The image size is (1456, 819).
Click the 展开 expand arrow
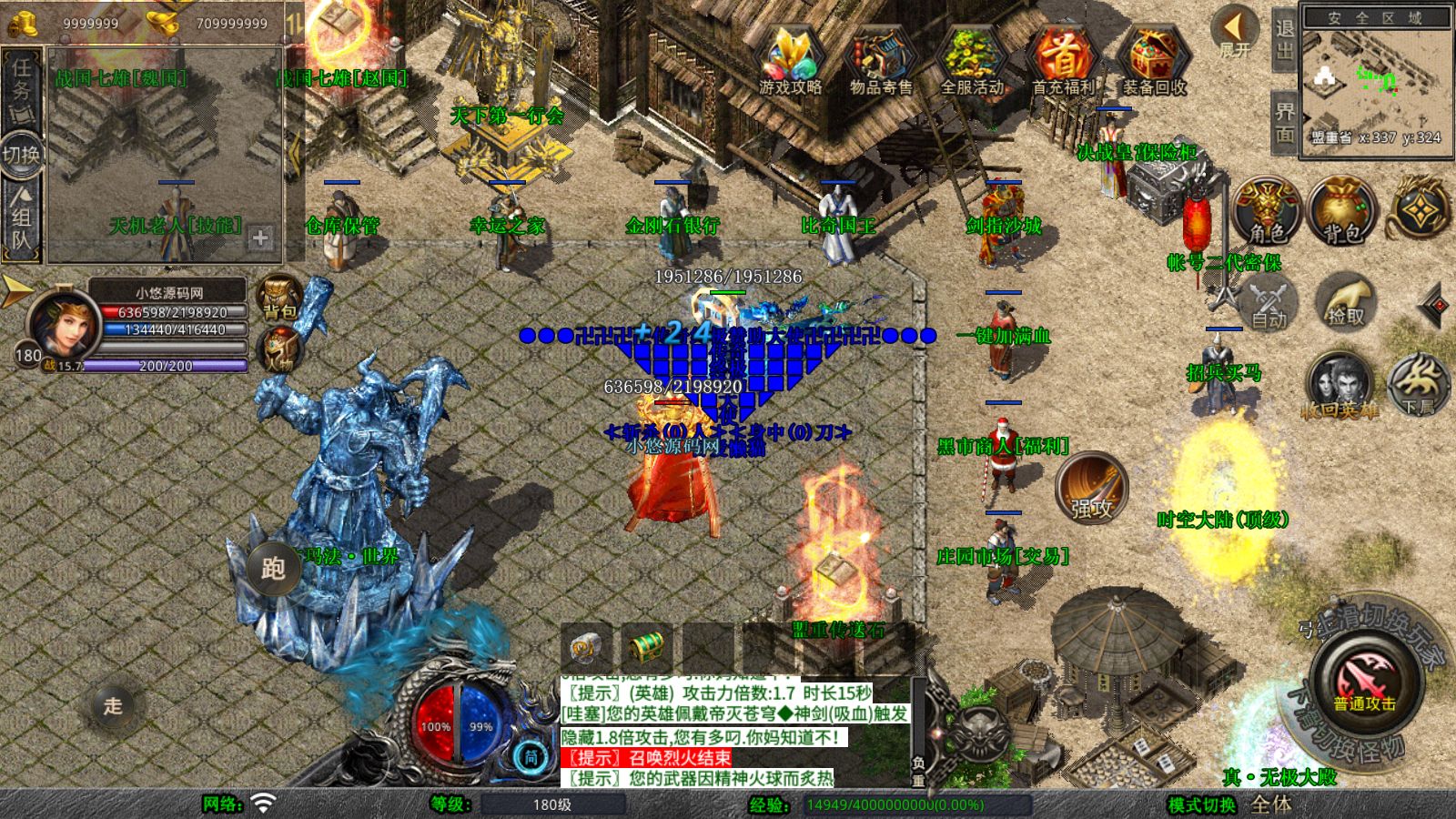(x=1235, y=31)
